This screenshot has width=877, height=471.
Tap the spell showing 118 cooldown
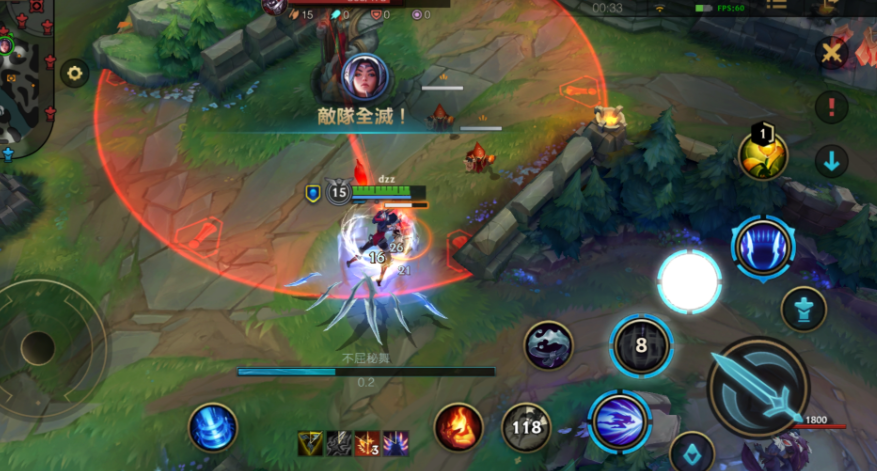[x=525, y=427]
